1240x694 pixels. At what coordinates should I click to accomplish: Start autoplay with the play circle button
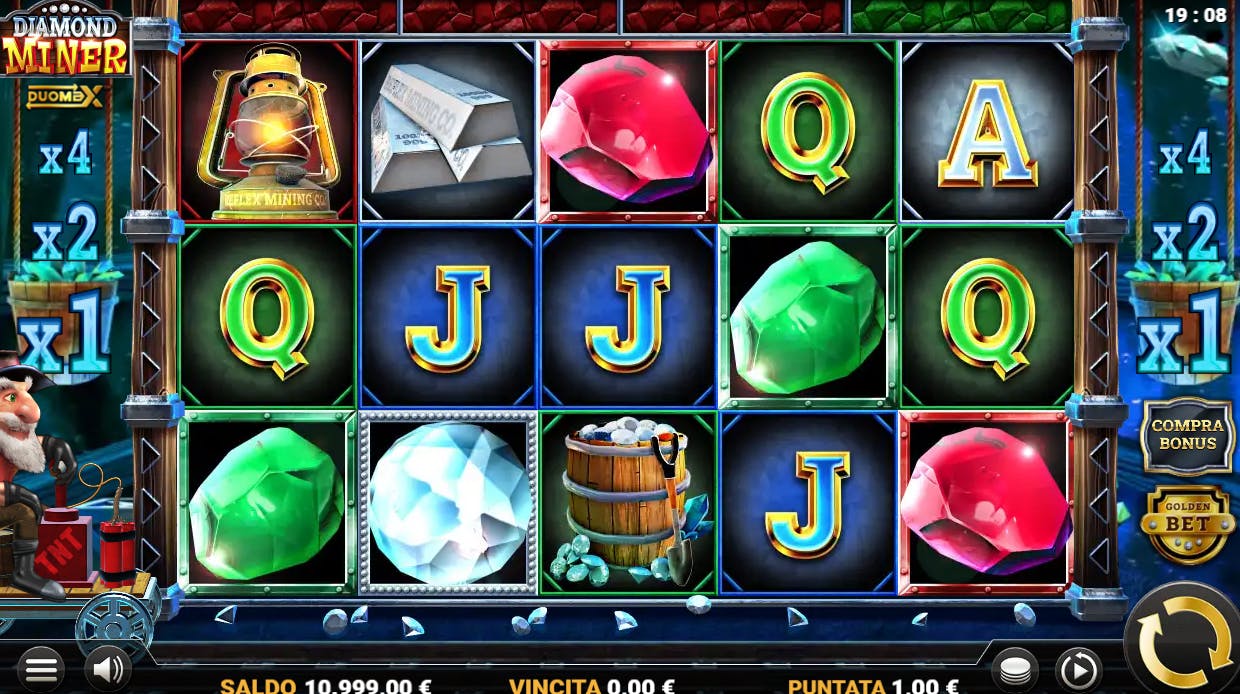(x=1078, y=669)
